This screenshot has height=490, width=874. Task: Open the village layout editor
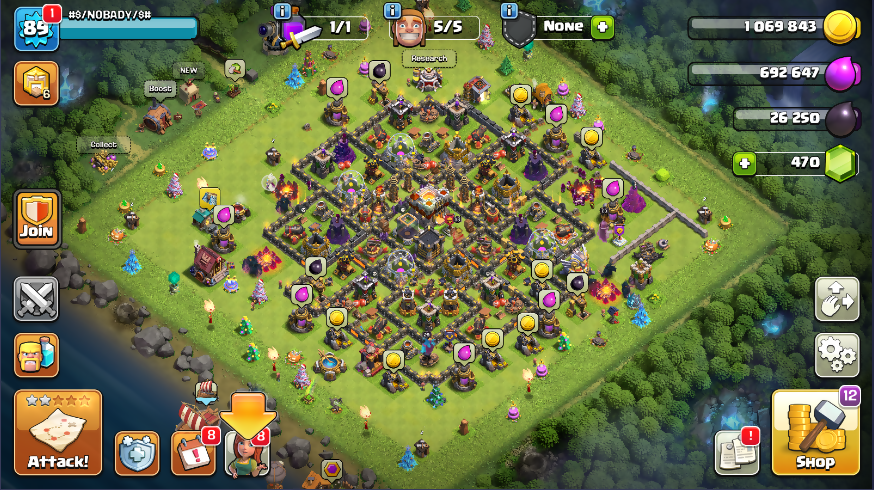coord(836,298)
